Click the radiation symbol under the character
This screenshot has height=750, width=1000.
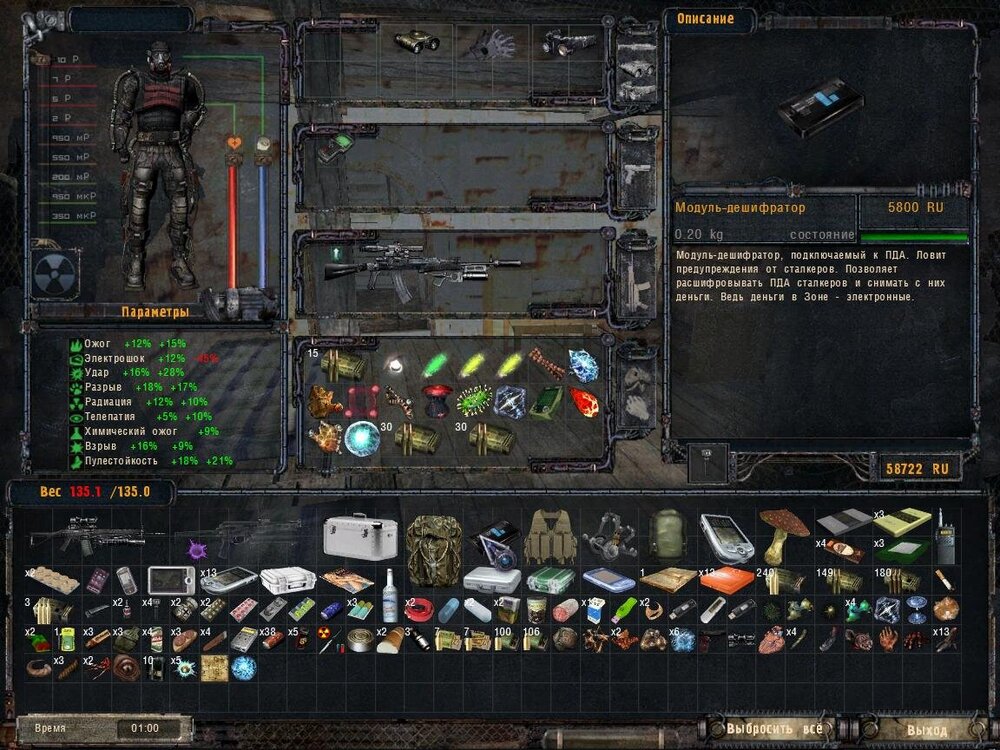51,272
